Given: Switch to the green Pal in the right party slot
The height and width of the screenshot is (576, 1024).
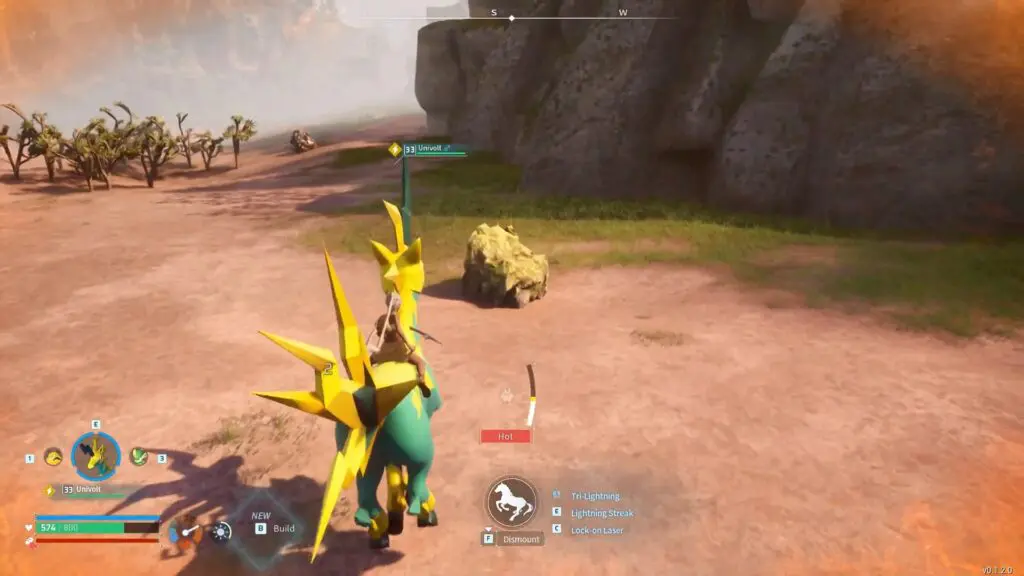Looking at the screenshot, I should [x=139, y=457].
